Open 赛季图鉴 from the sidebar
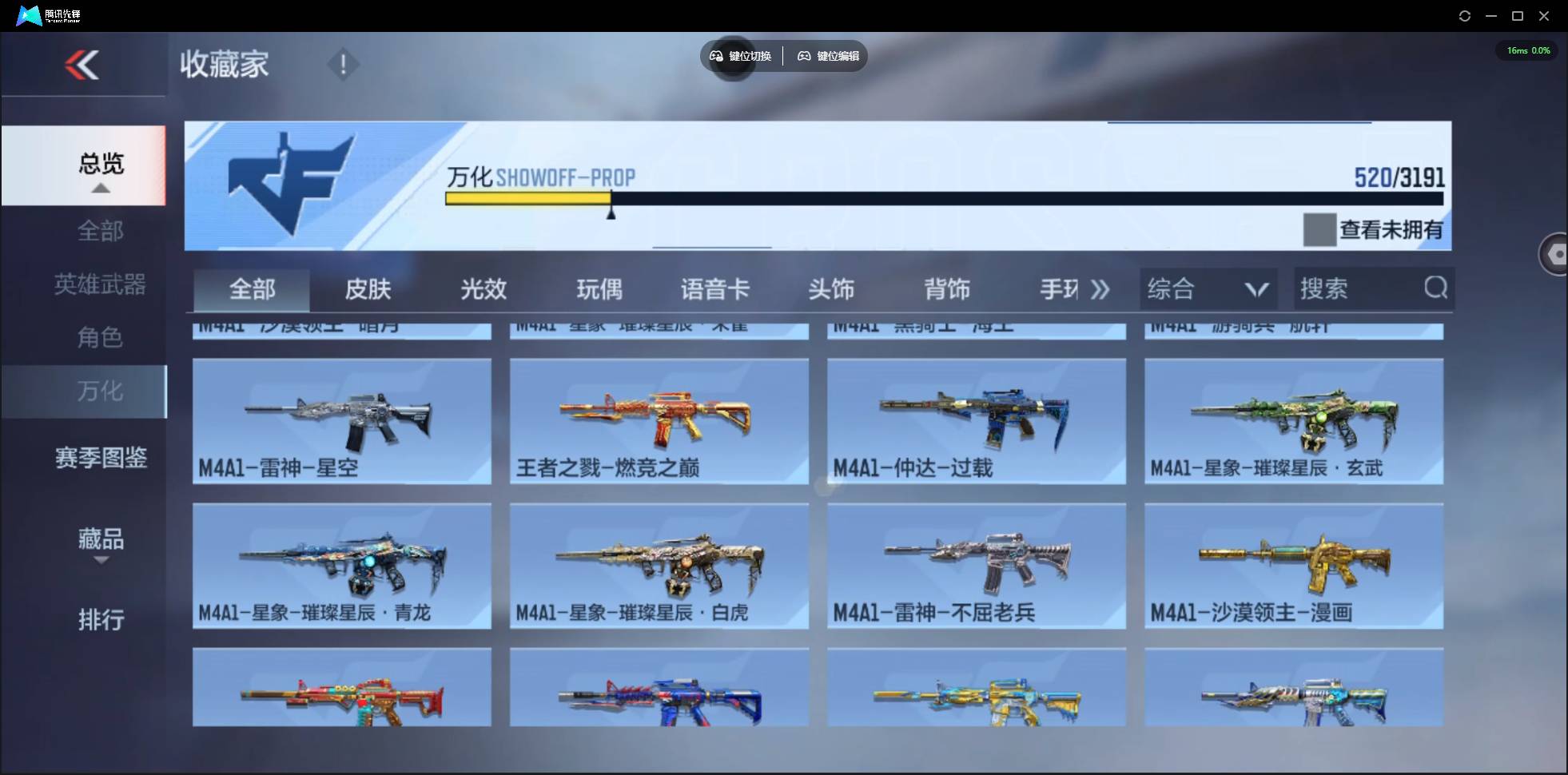 (x=101, y=457)
